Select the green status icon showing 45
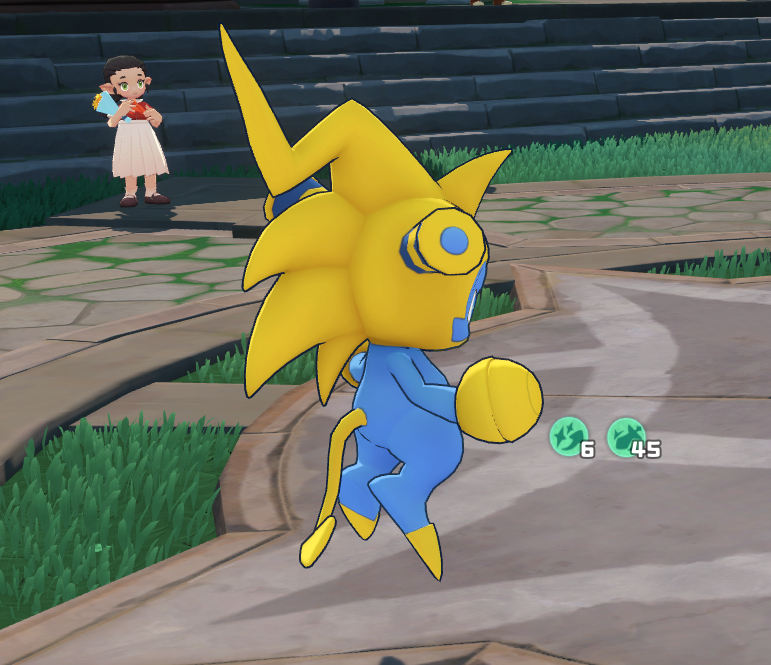The width and height of the screenshot is (771, 665). tap(625, 437)
